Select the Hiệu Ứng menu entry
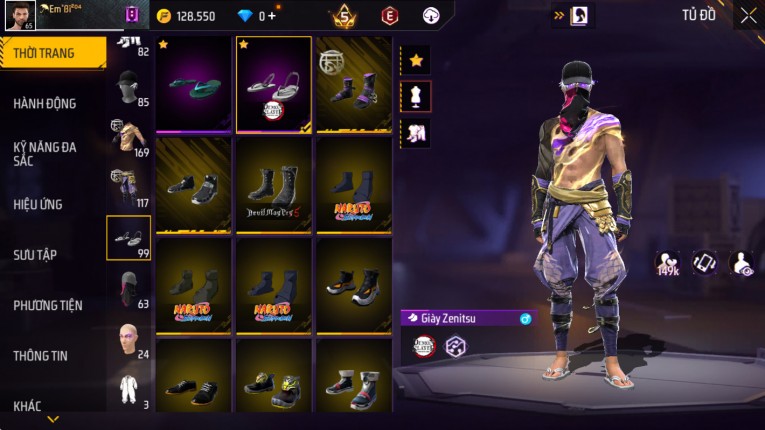 [x=39, y=204]
